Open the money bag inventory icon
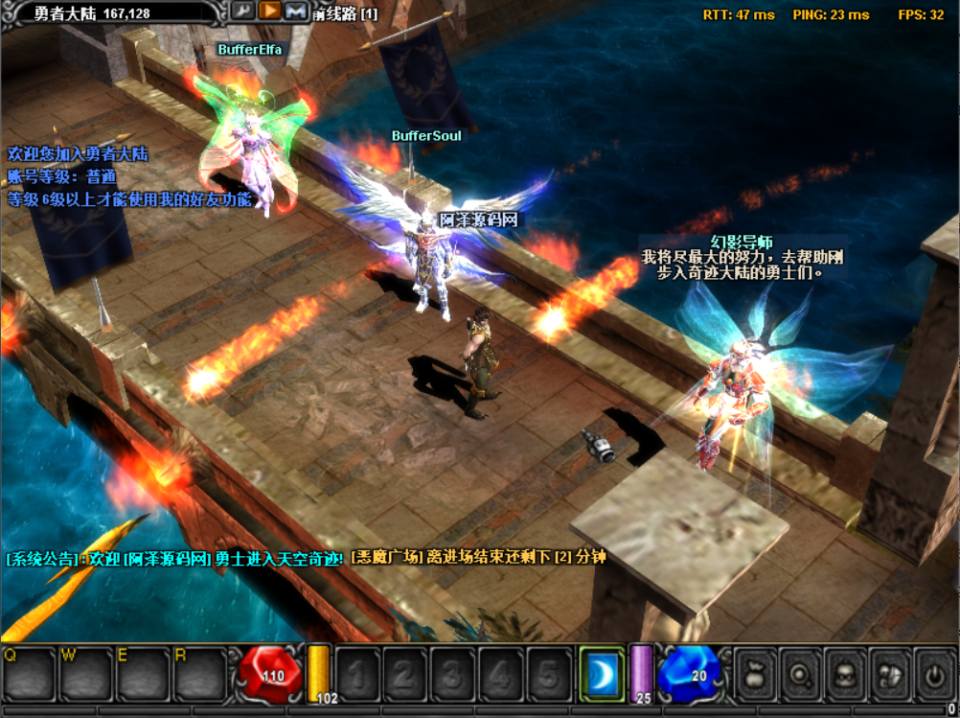Image resolution: width=960 pixels, height=718 pixels. click(756, 676)
